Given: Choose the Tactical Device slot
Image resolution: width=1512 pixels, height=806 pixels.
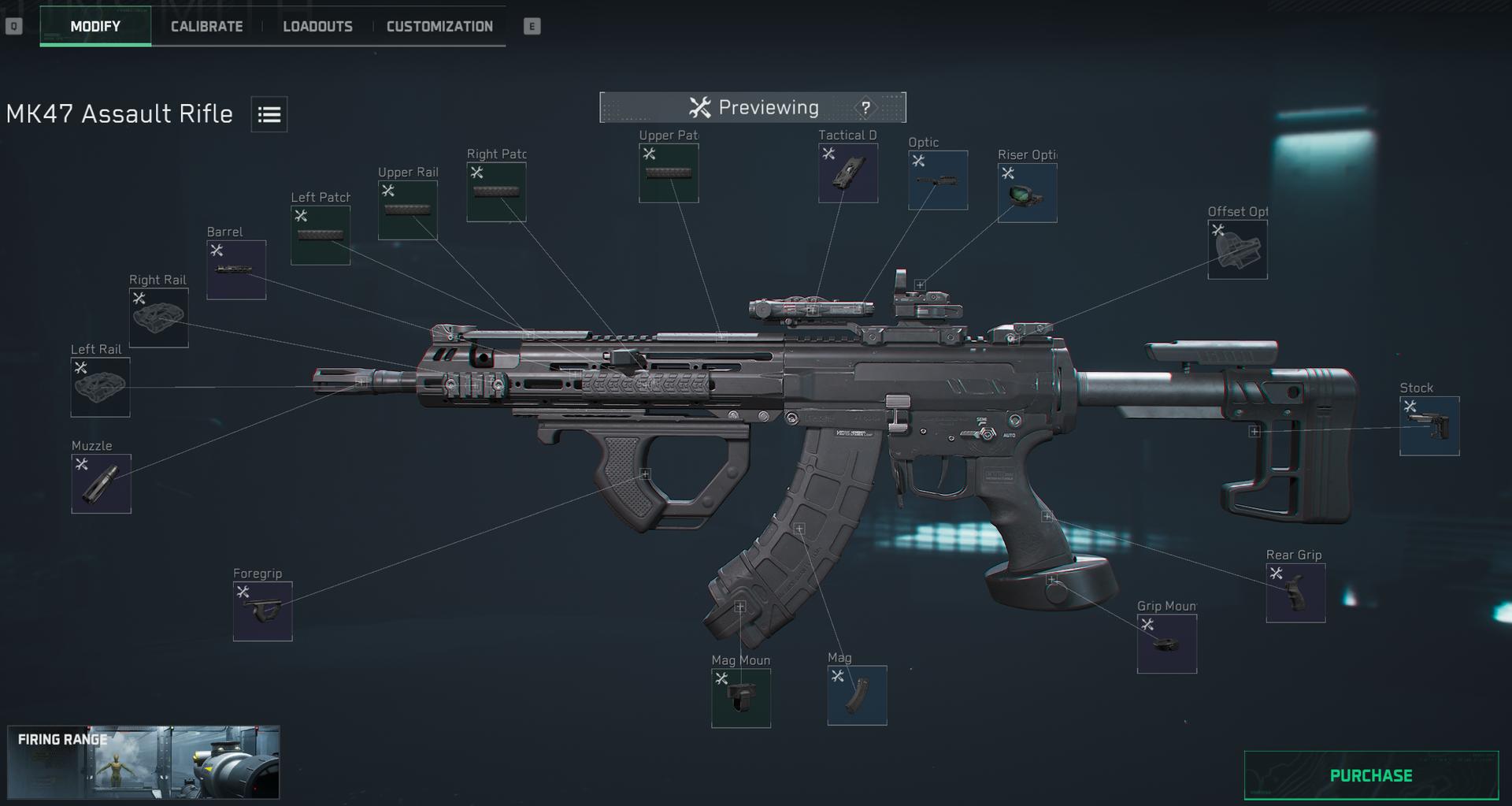Looking at the screenshot, I should 848,173.
